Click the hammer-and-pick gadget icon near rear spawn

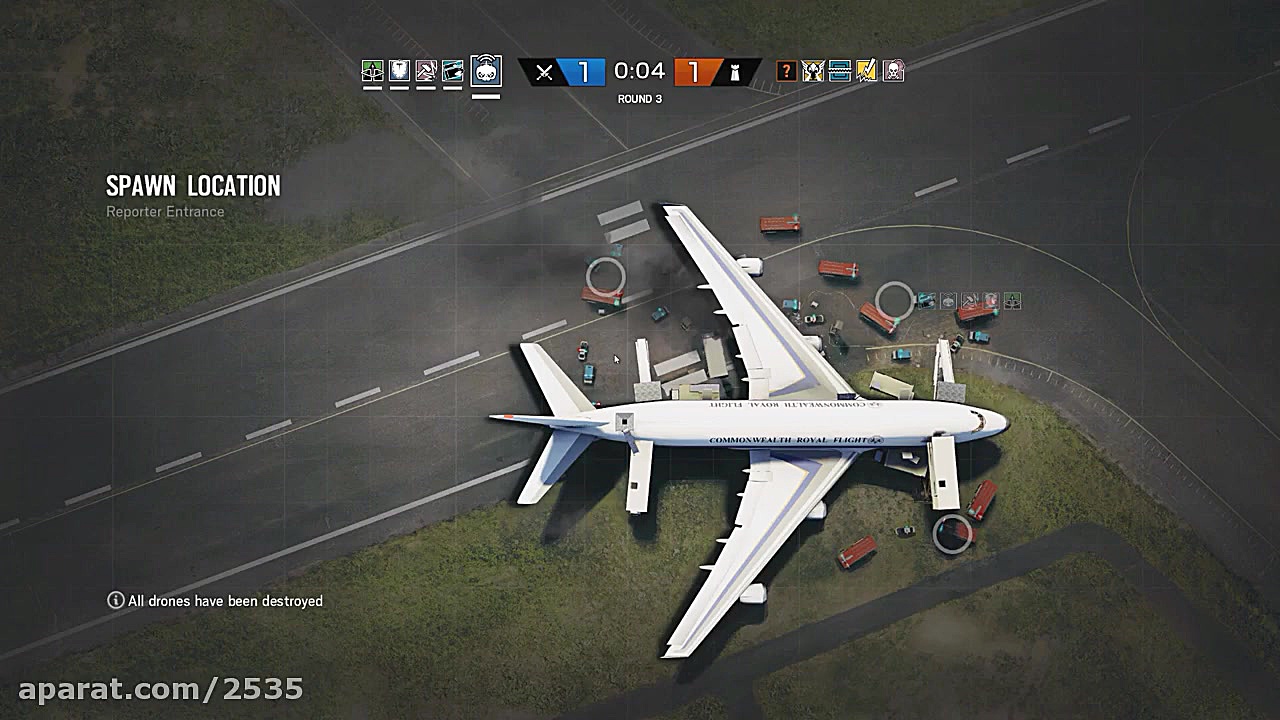click(x=969, y=300)
